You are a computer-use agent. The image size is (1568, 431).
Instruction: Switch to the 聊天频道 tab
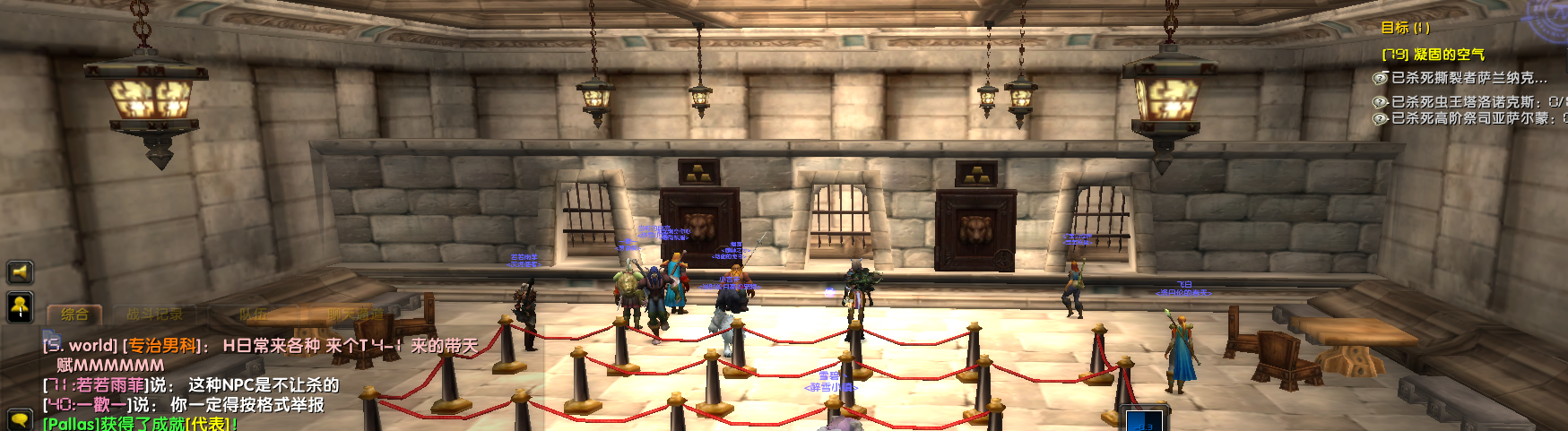pos(354,315)
